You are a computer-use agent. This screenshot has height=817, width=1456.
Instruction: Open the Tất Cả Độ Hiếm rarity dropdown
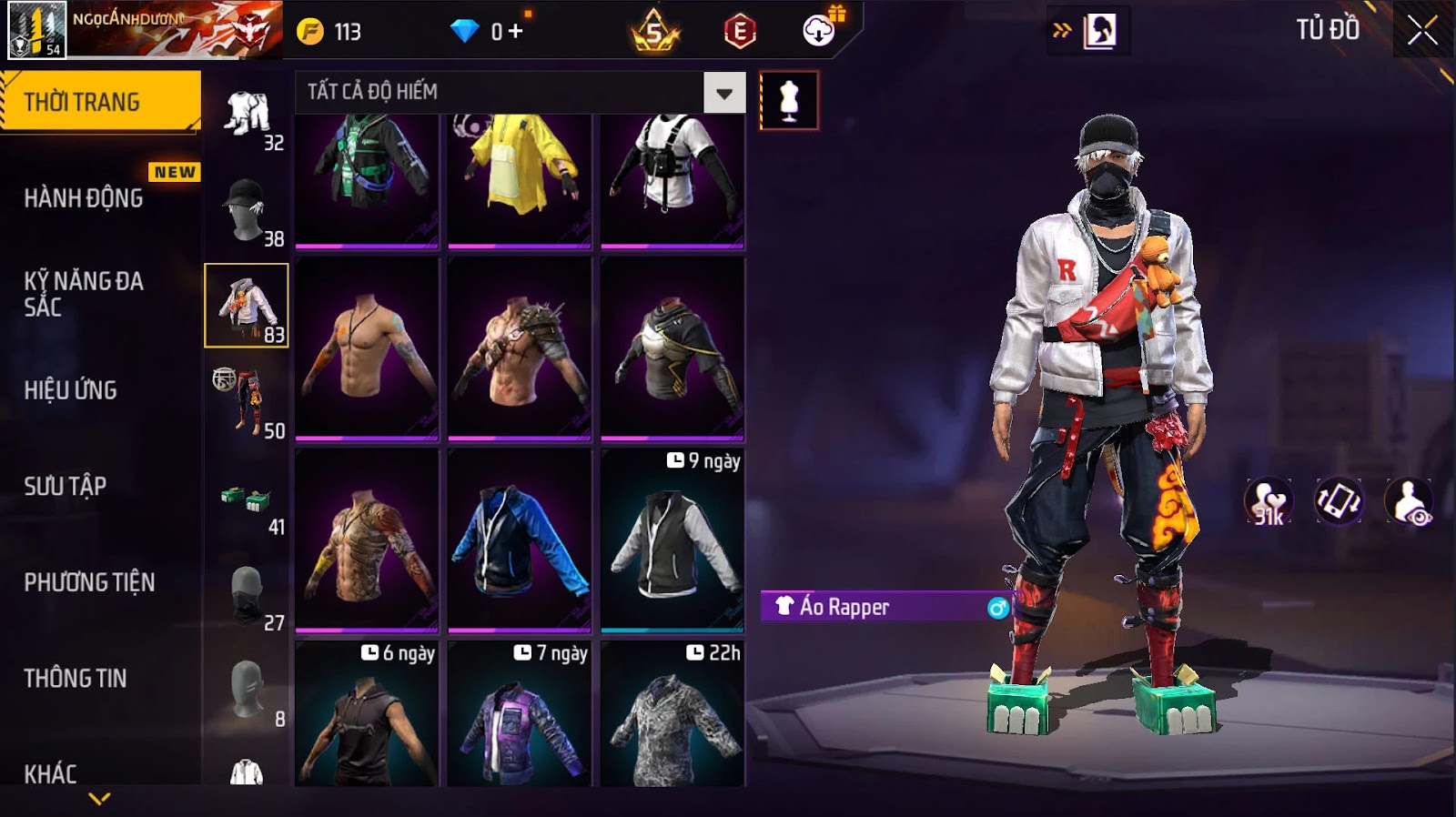pos(724,93)
